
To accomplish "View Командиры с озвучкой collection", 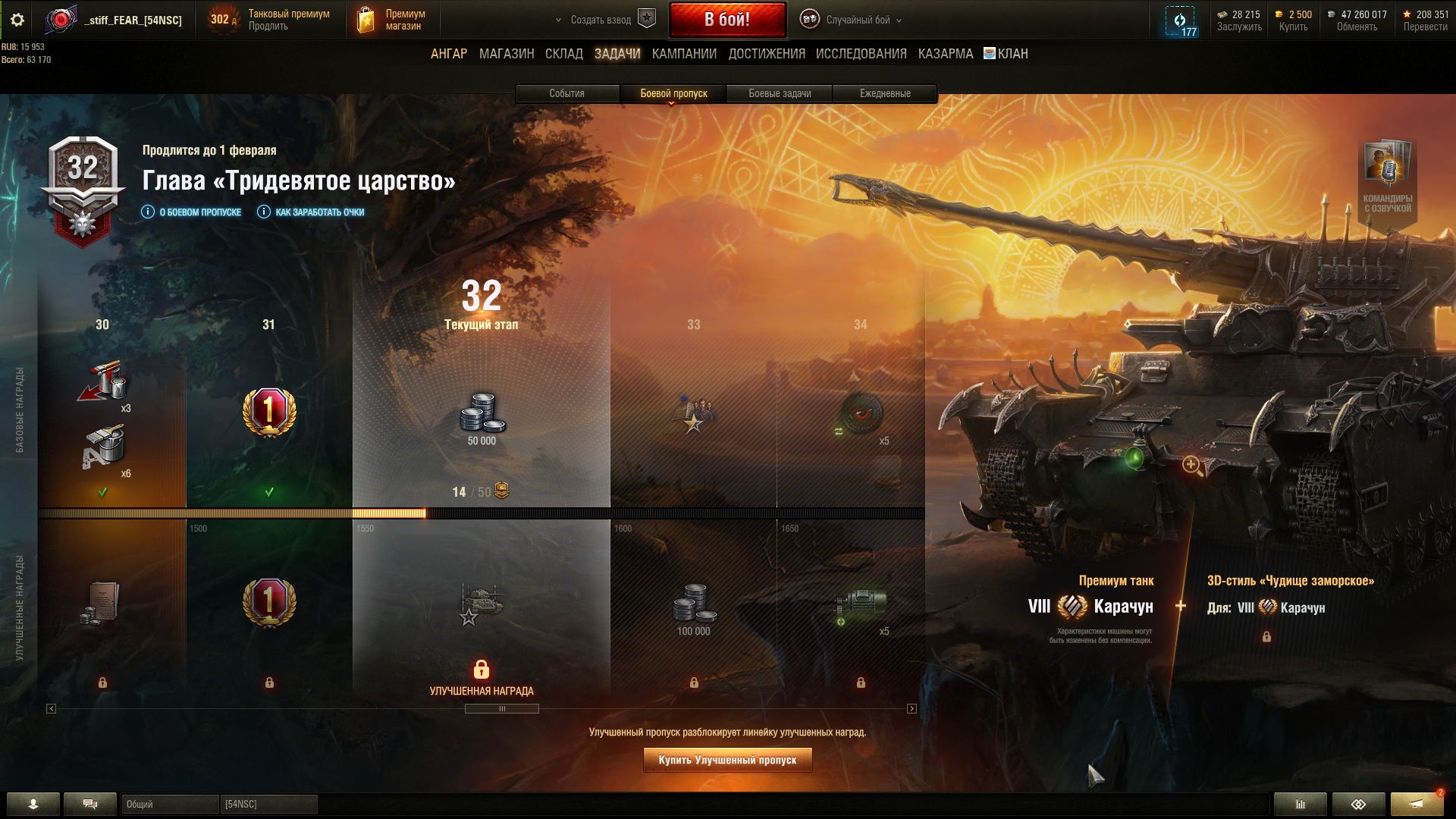I will coord(1387,177).
